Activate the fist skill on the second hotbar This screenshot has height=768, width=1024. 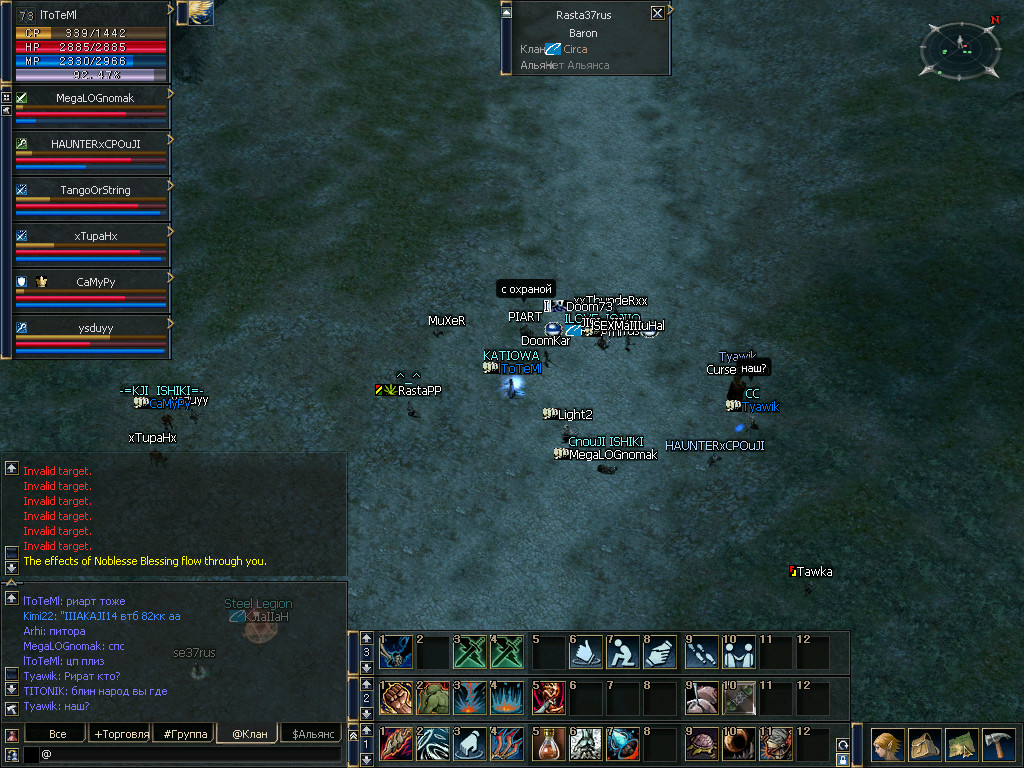(x=397, y=698)
